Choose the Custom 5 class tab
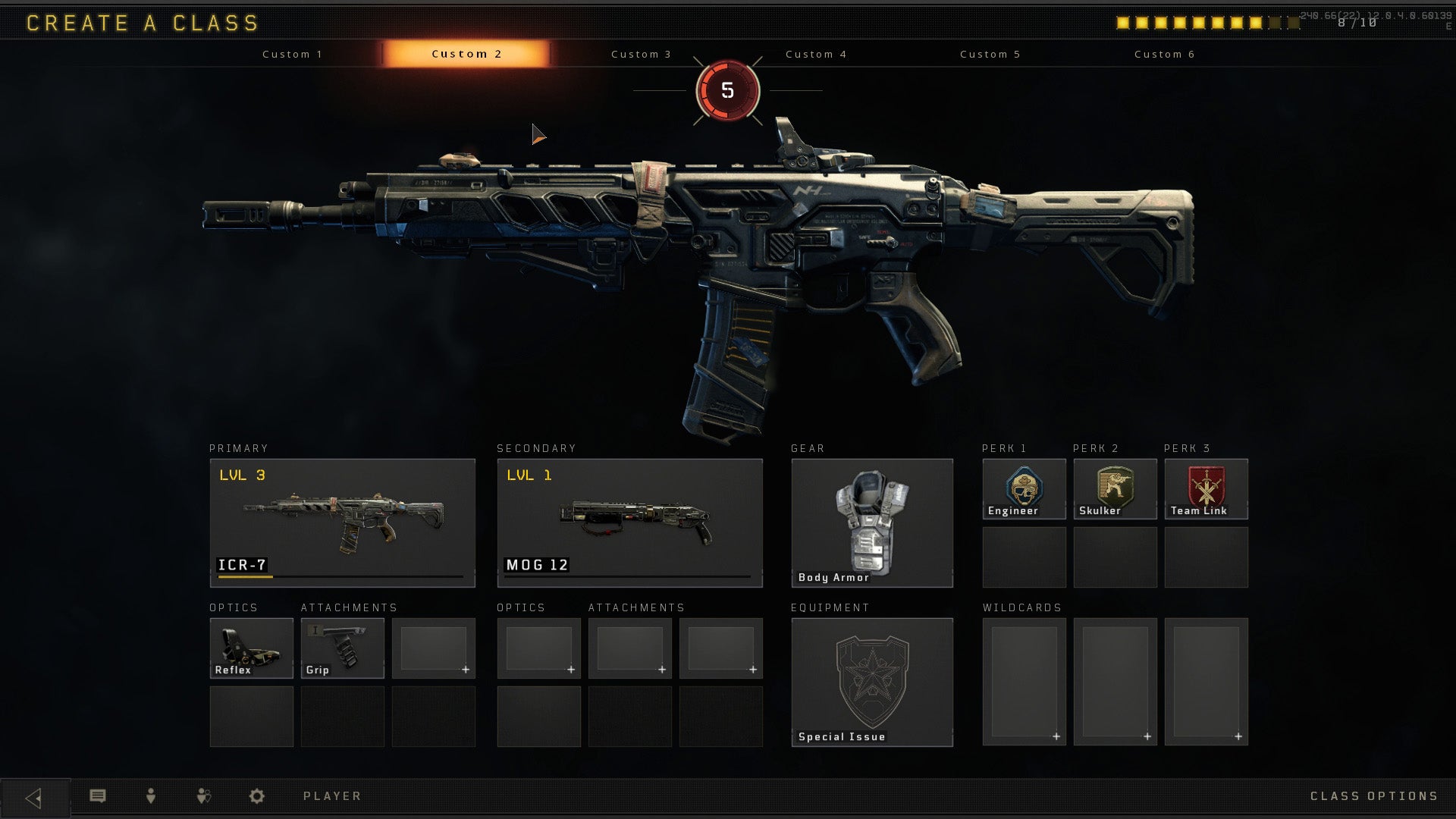The image size is (1456, 819). [x=990, y=54]
